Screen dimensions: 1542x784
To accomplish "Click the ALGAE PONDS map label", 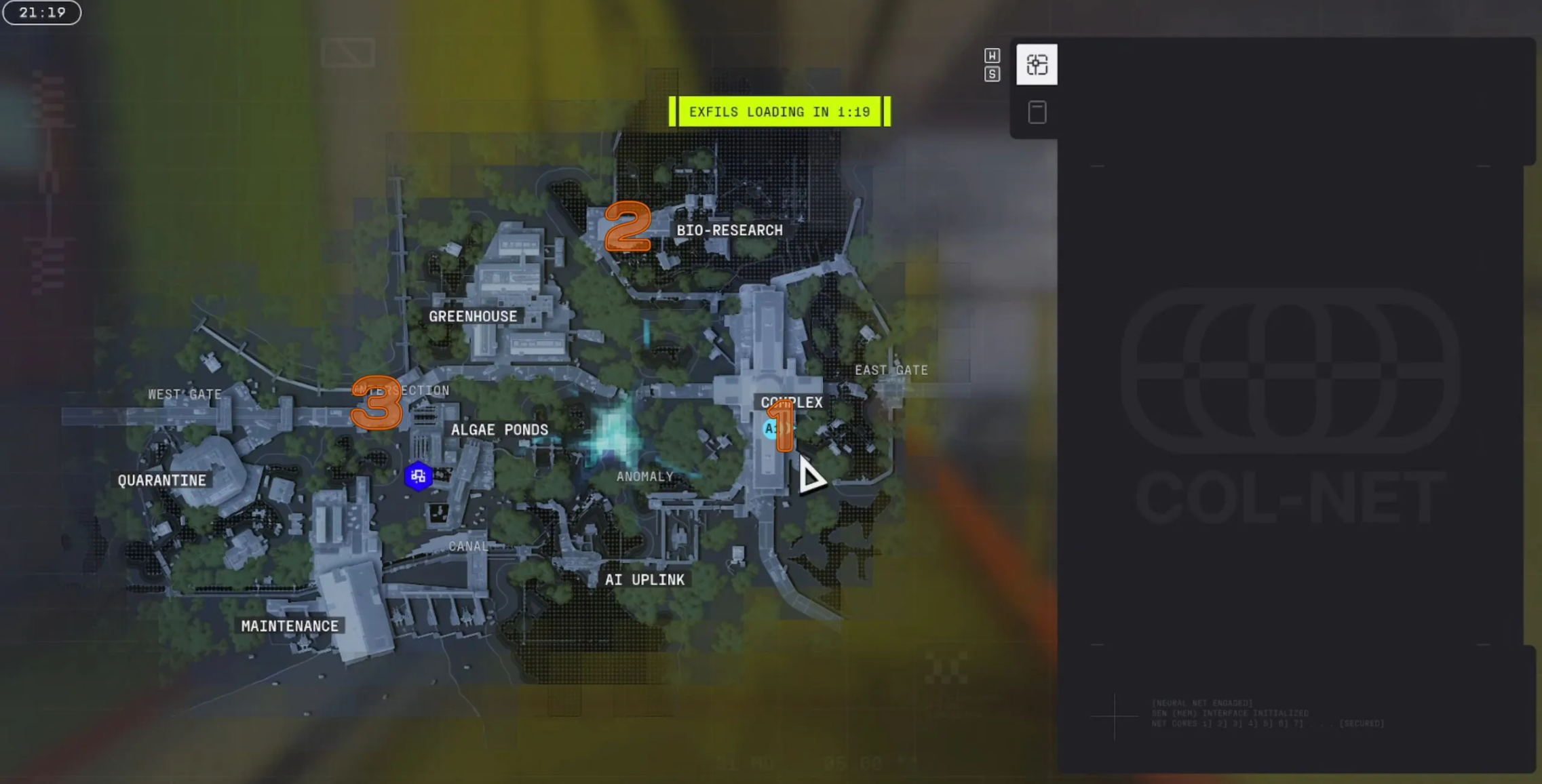I will click(499, 430).
